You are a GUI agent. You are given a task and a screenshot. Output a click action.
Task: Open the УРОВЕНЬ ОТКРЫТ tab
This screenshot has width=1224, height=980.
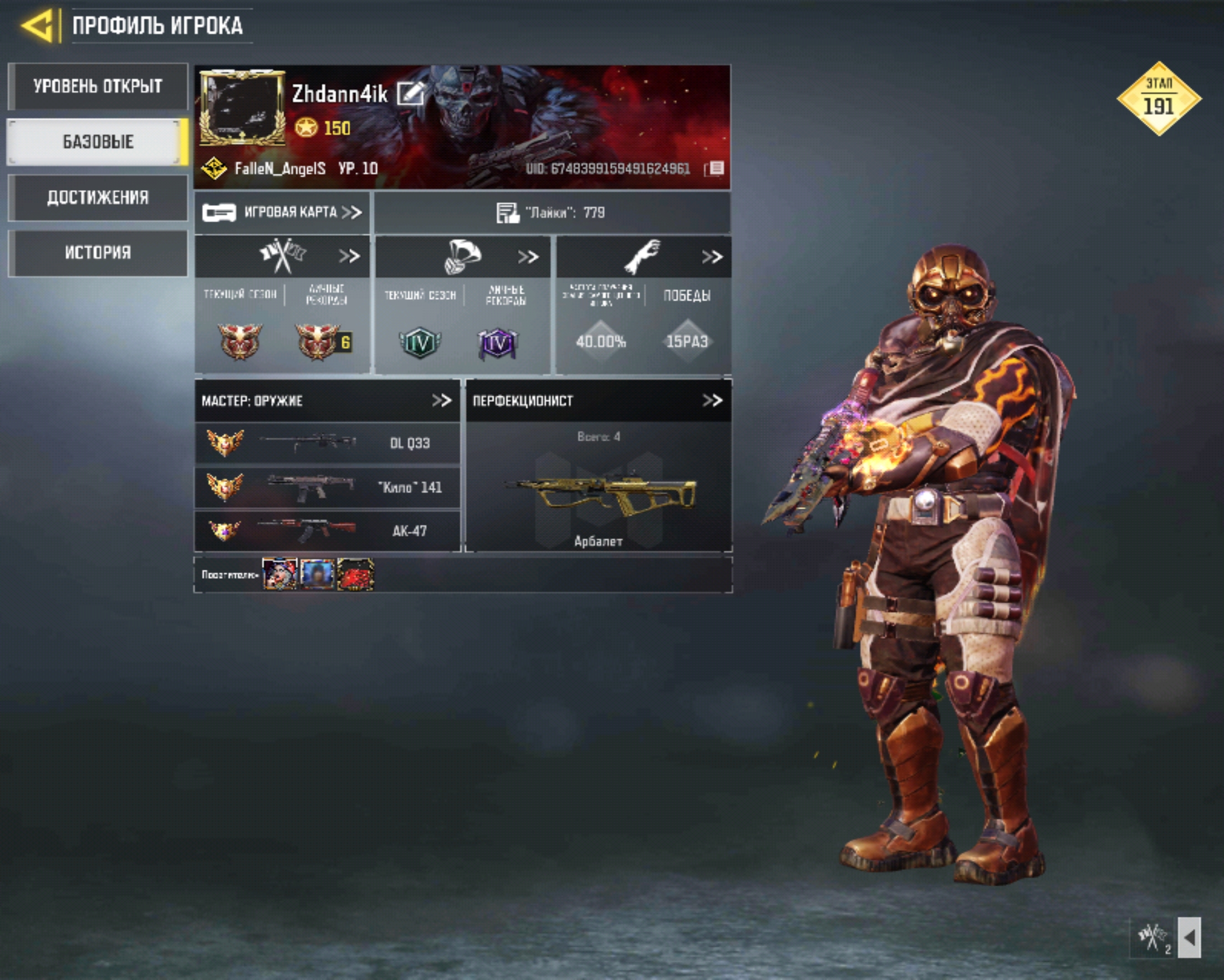point(98,86)
